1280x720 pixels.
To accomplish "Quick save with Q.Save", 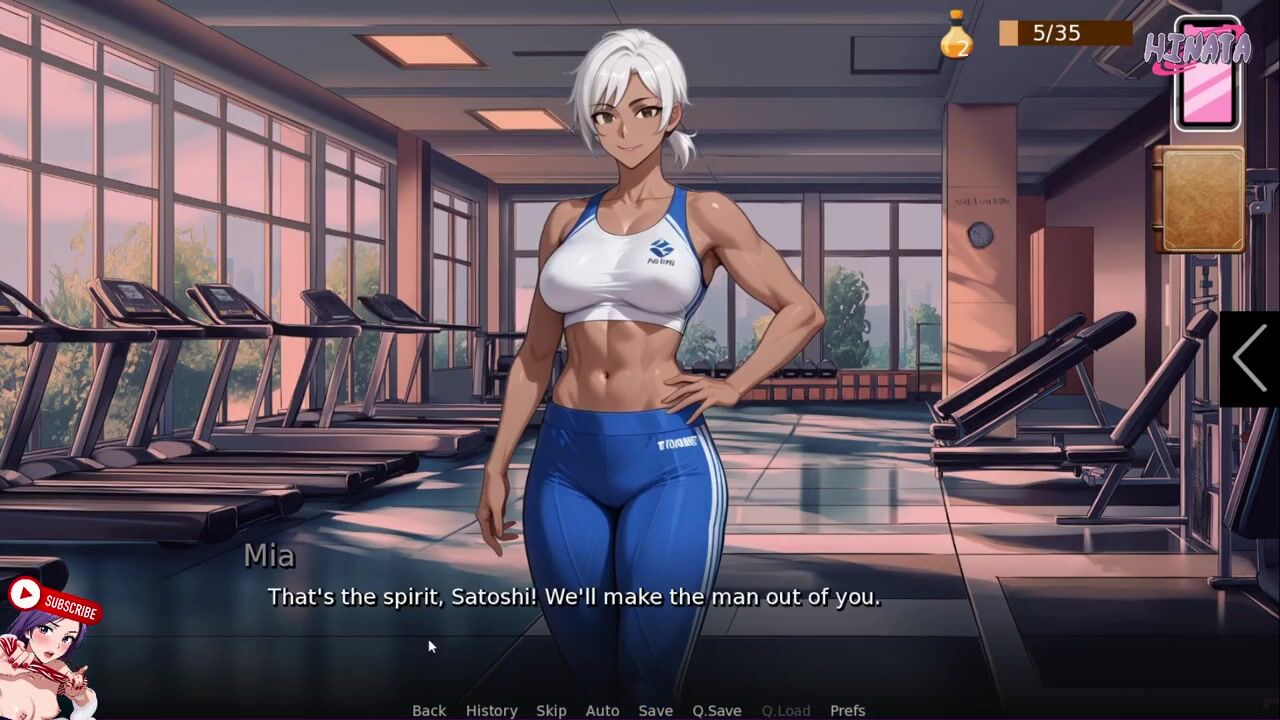I will tap(716, 710).
